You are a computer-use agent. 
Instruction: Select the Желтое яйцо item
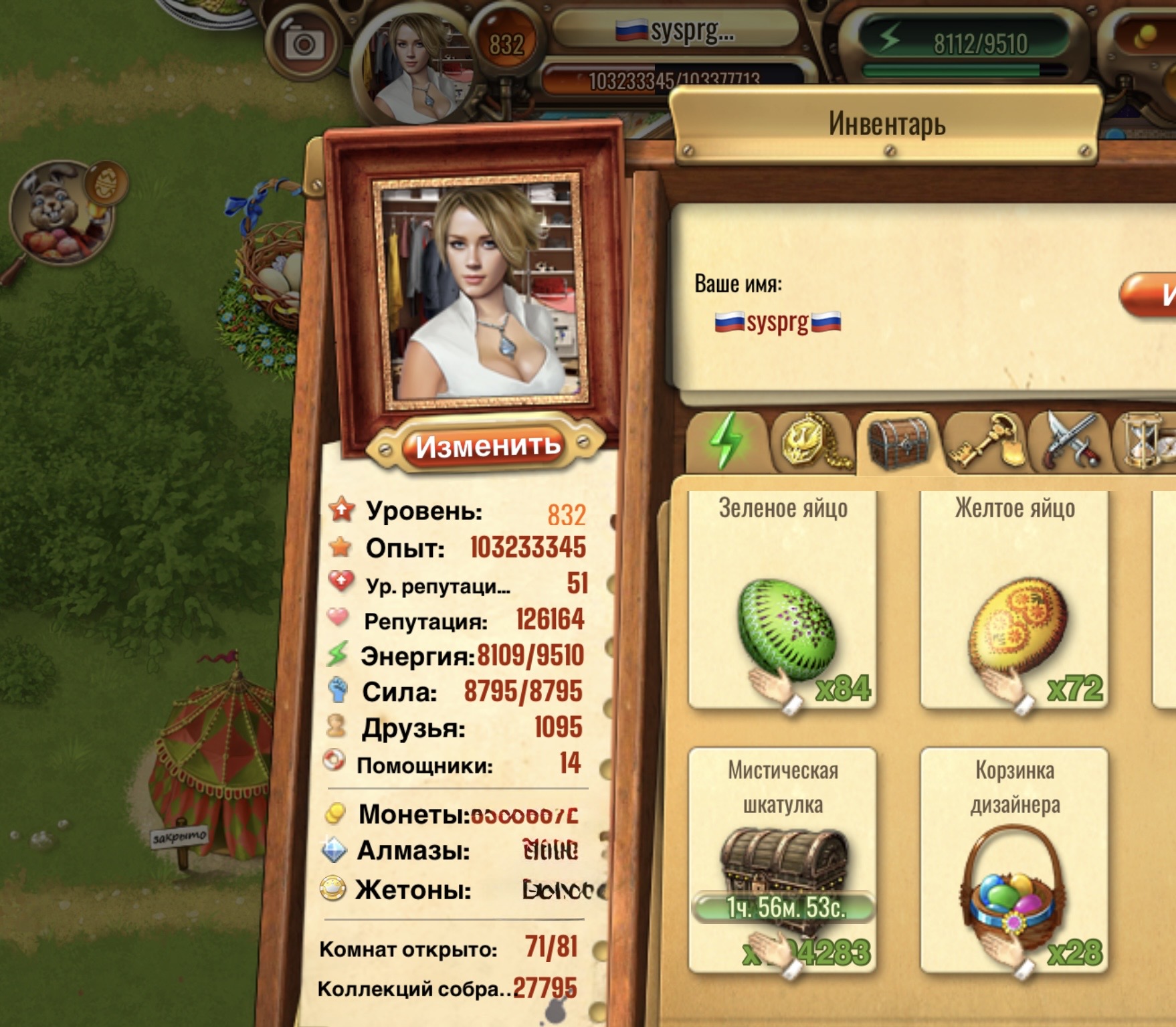click(x=1014, y=599)
